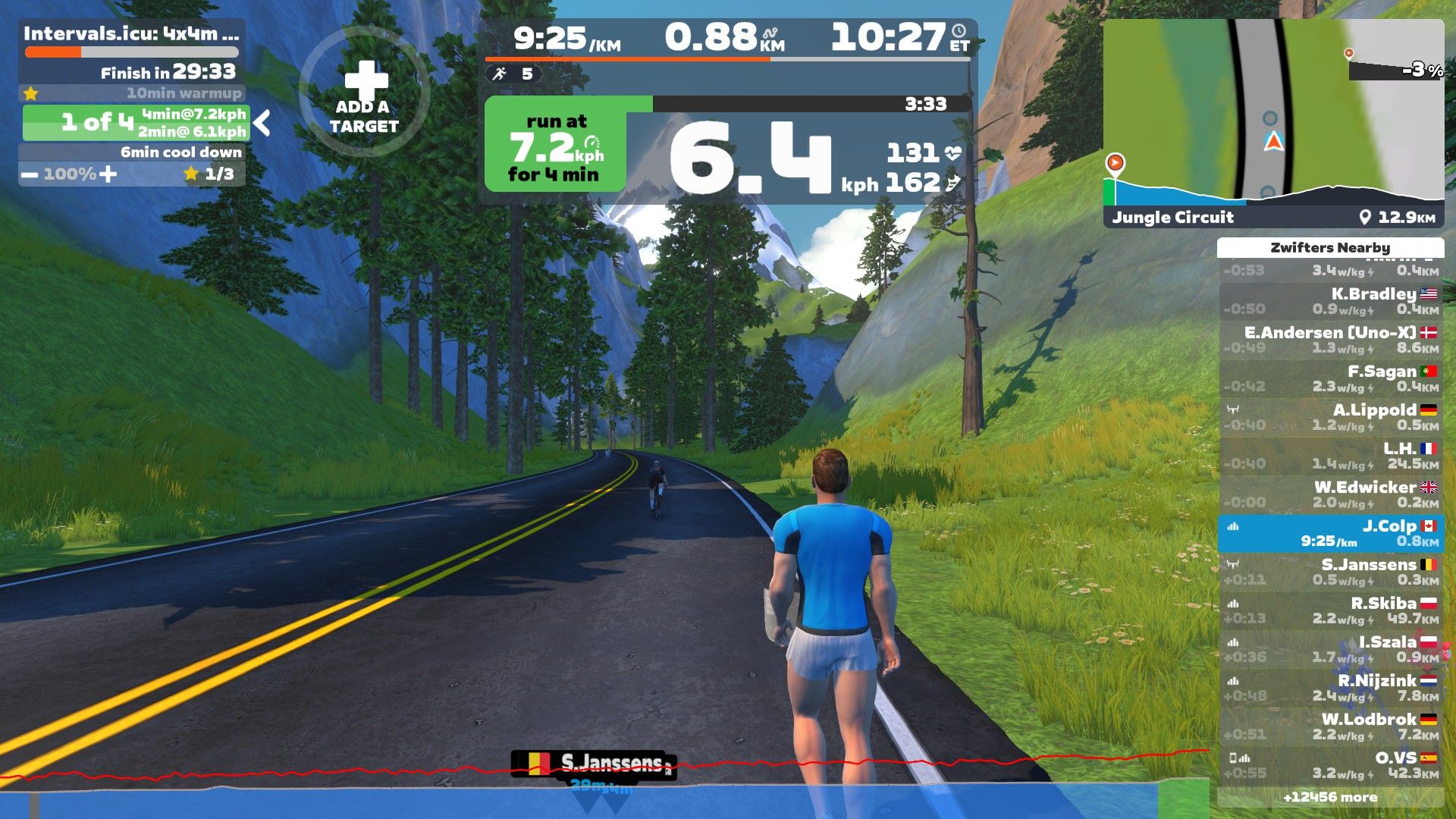
Task: Select the 10min warmup workout step
Action: tap(133, 93)
